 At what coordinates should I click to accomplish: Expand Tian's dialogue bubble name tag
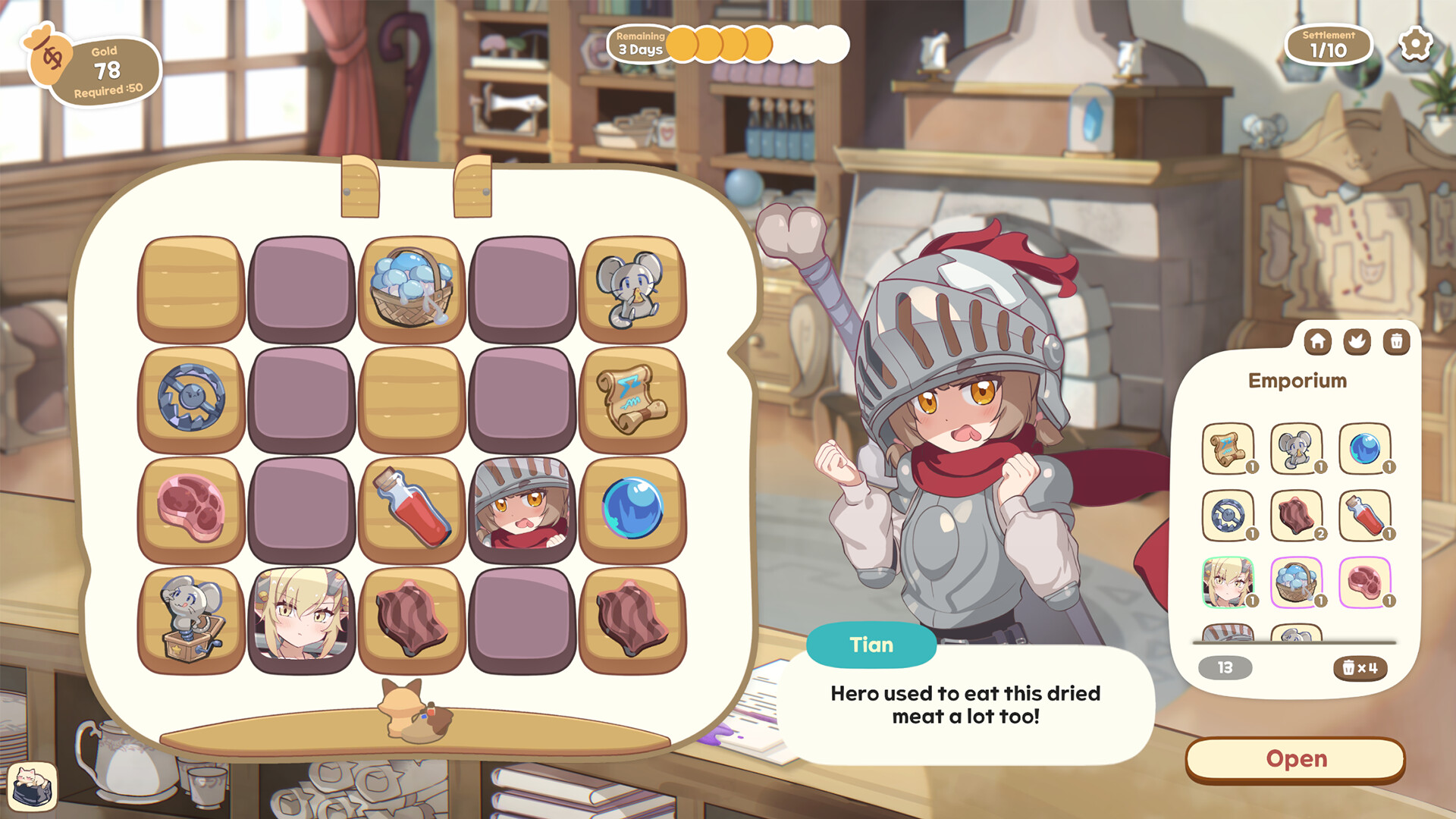tap(871, 645)
